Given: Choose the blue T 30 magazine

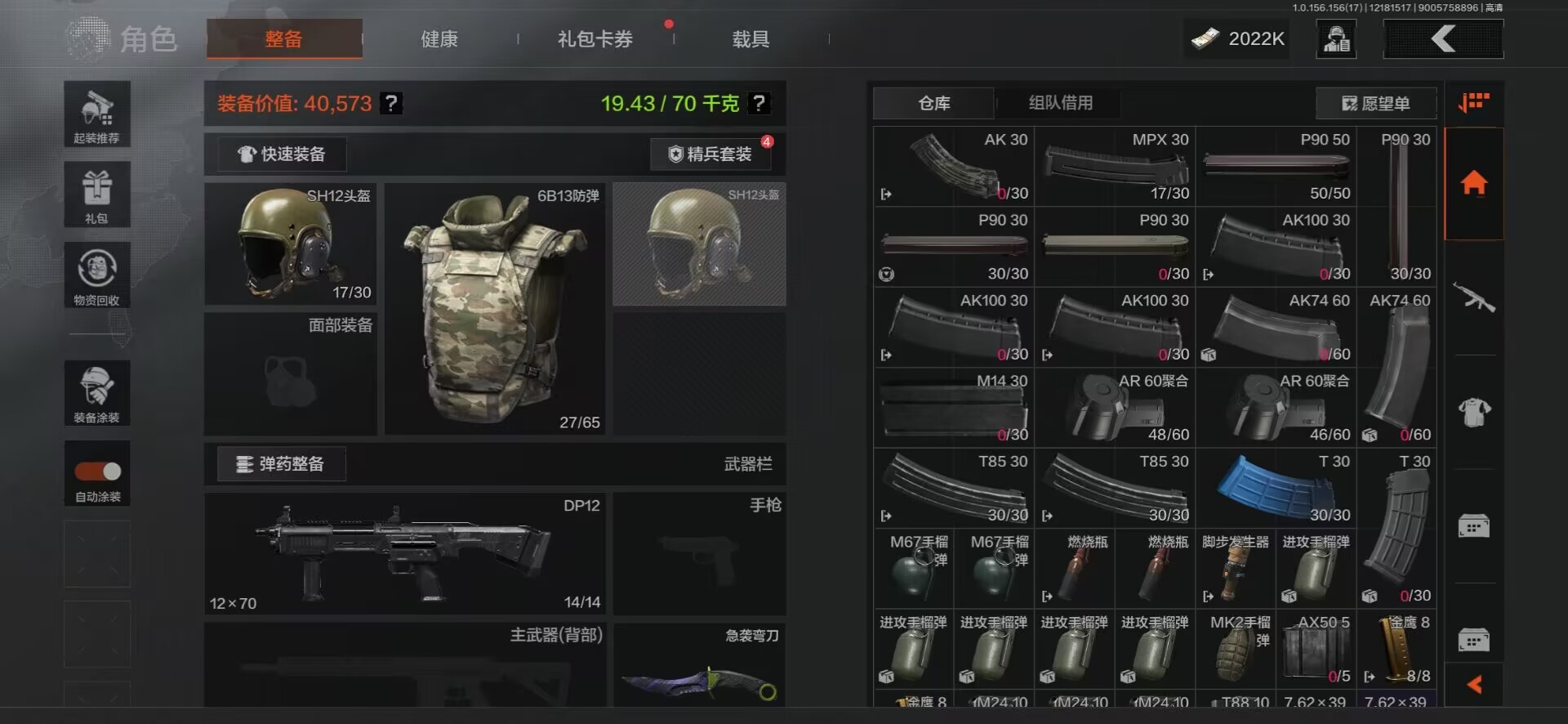Looking at the screenshot, I should (x=1275, y=488).
